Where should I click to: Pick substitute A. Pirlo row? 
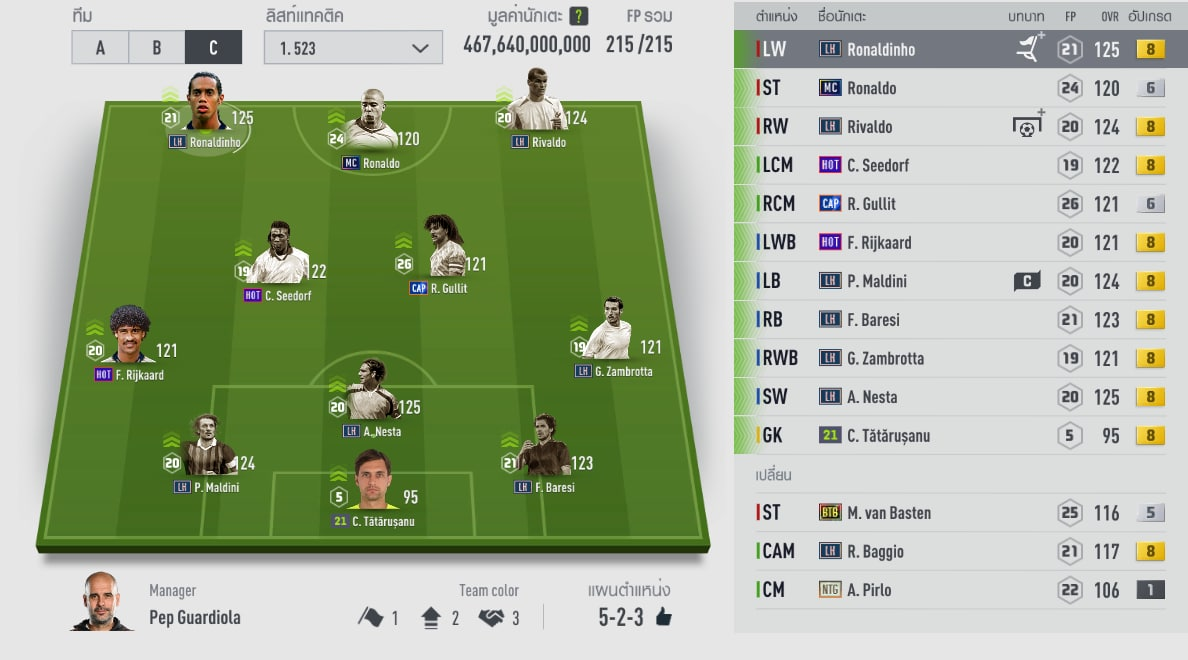pos(960,590)
